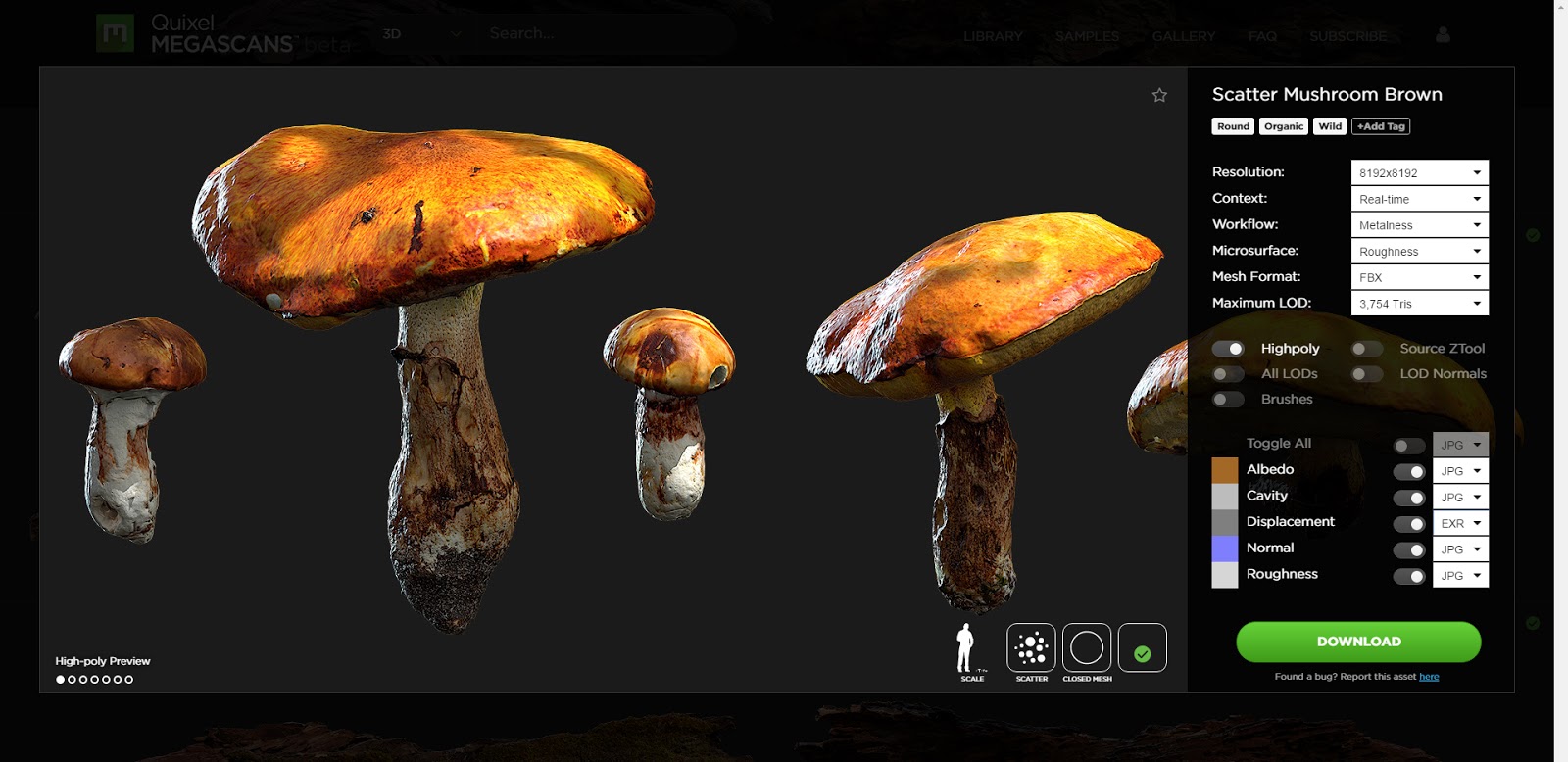Open the Mesh Format dropdown
This screenshot has width=1568, height=762.
coord(1419,276)
